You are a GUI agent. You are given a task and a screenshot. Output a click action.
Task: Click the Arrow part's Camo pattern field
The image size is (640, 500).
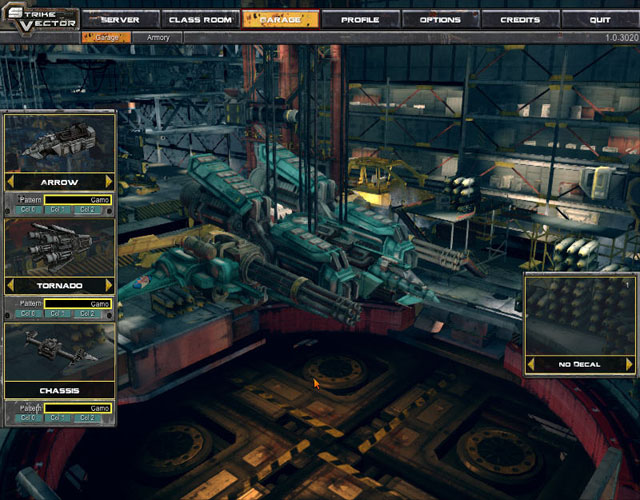click(78, 199)
